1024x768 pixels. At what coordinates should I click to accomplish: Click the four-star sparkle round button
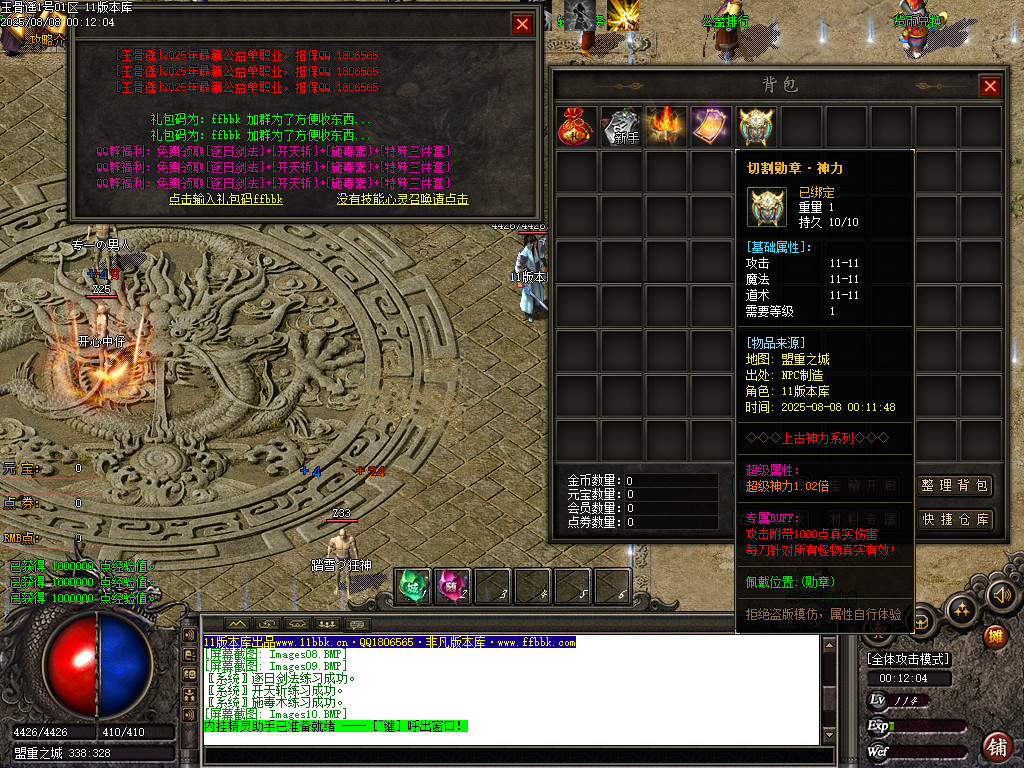(961, 608)
